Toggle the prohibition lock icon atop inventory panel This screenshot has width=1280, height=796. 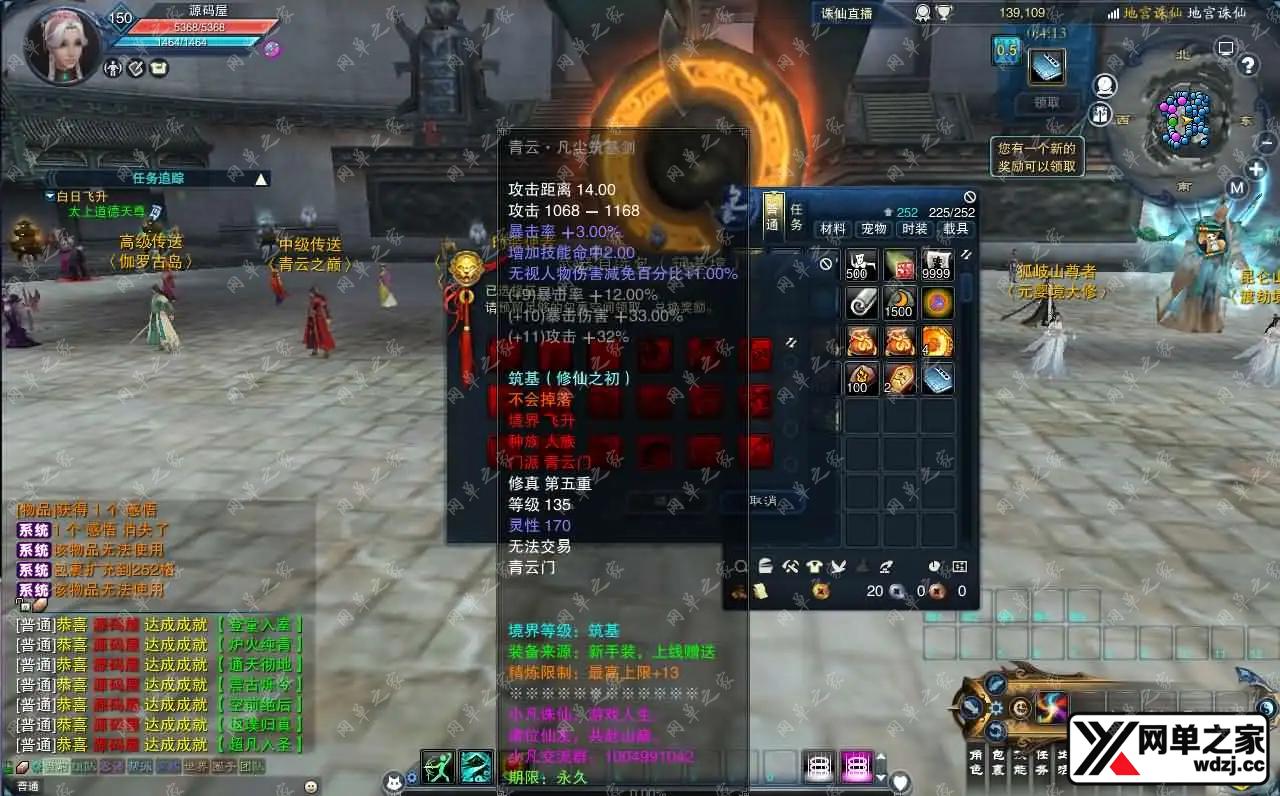tap(969, 198)
